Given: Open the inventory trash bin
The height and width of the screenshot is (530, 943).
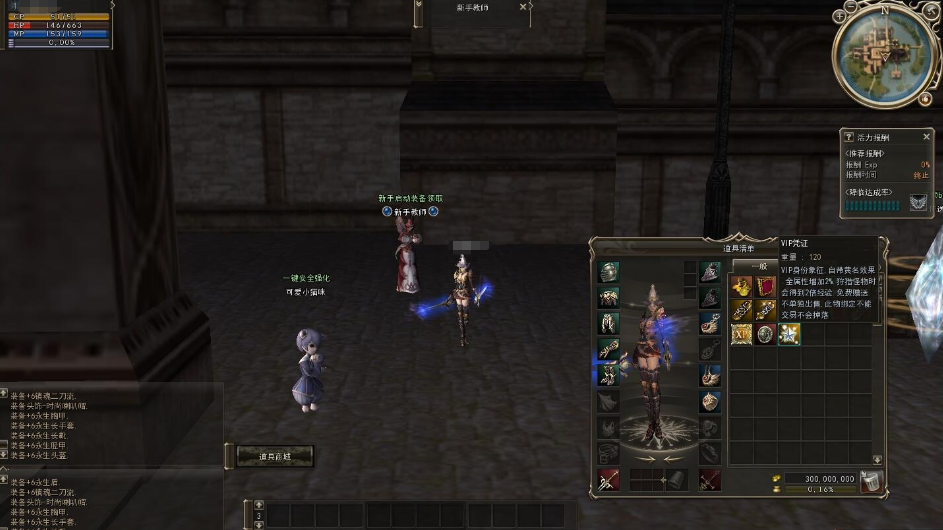Looking at the screenshot, I should (871, 482).
